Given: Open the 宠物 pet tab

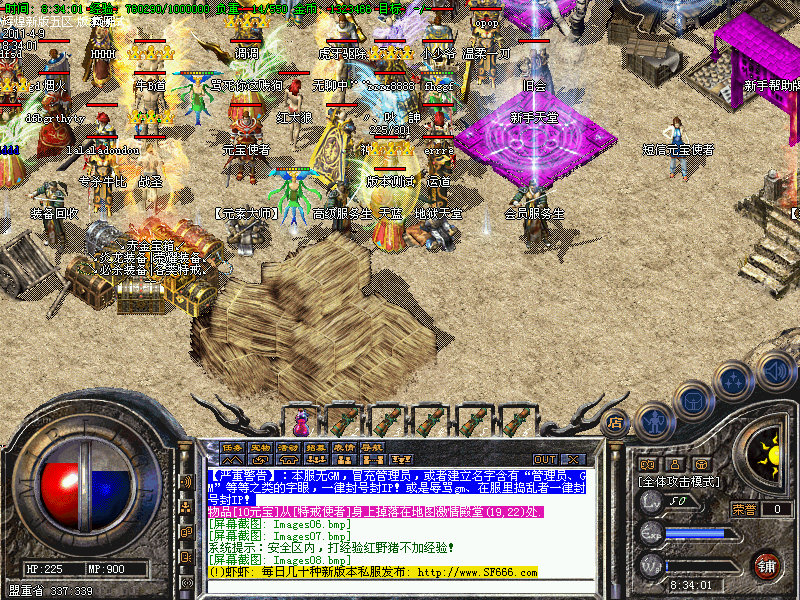Looking at the screenshot, I should pyautogui.click(x=260, y=447).
